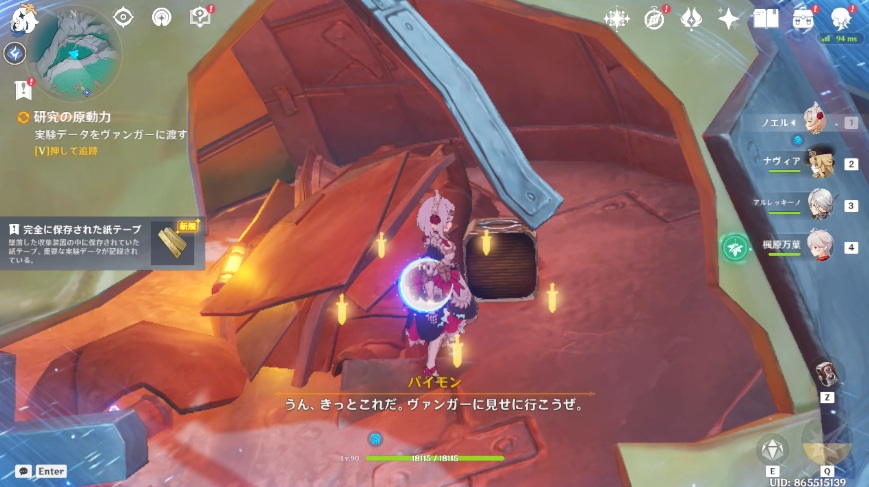Viewport: 869px width, 487px height.
Task: Click the quest bookmark icon below minimap
Action: [x=22, y=90]
